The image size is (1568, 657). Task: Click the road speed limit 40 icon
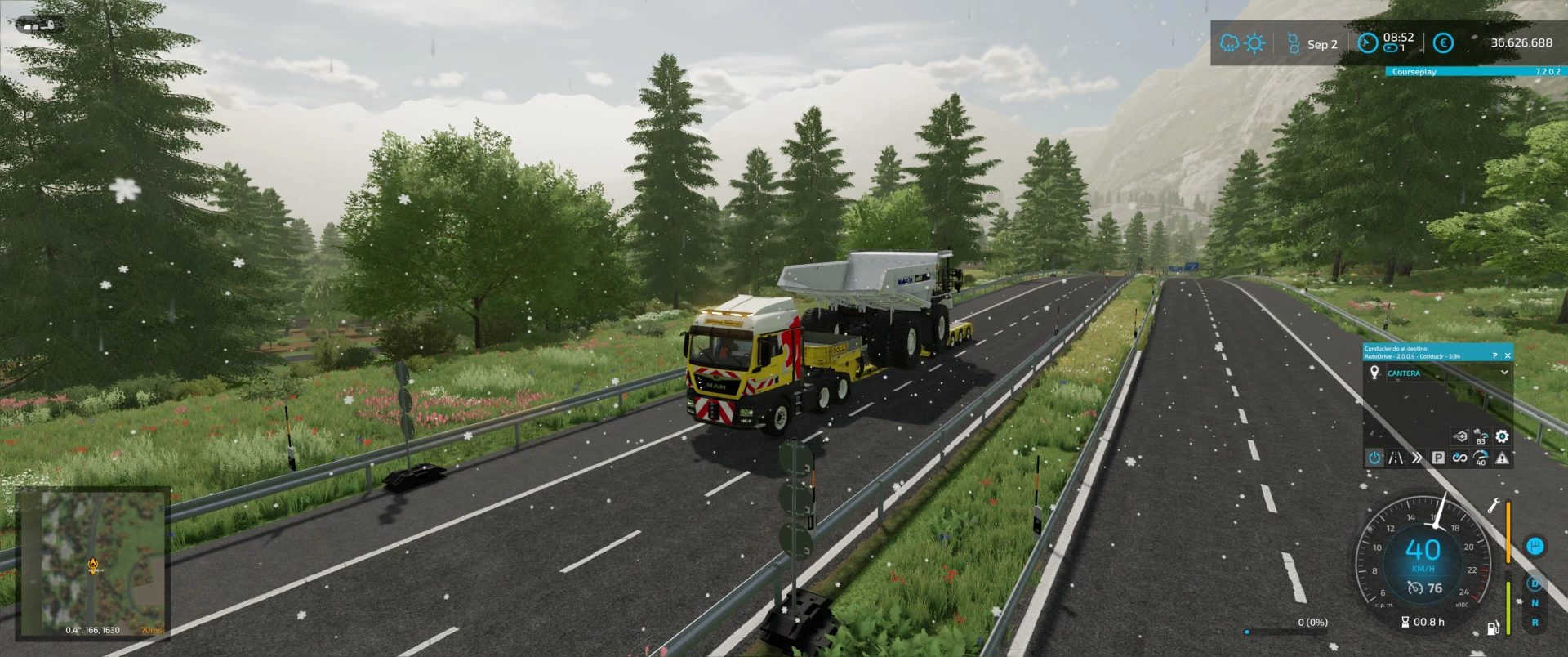(1481, 458)
